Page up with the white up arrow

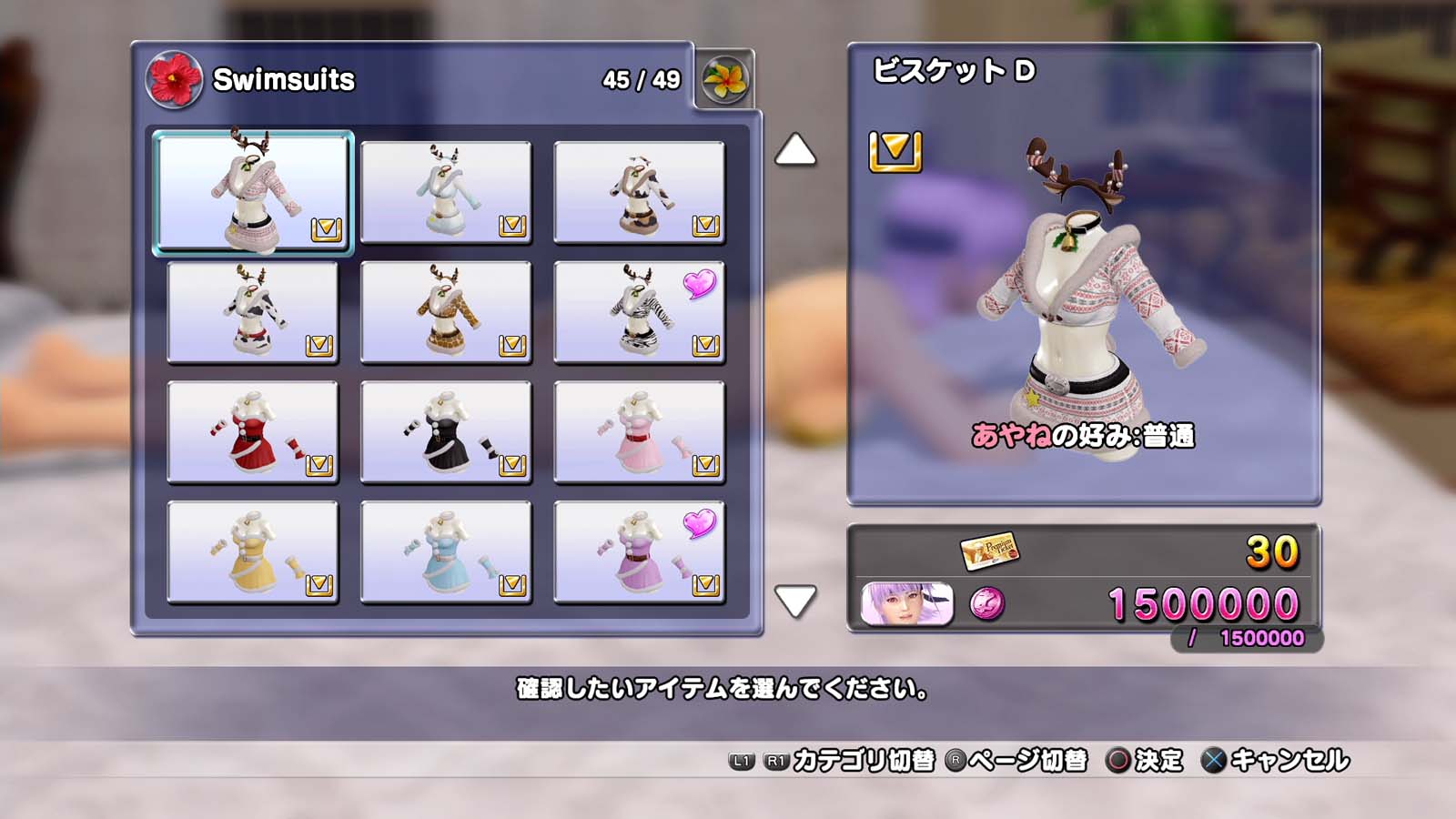tap(795, 150)
